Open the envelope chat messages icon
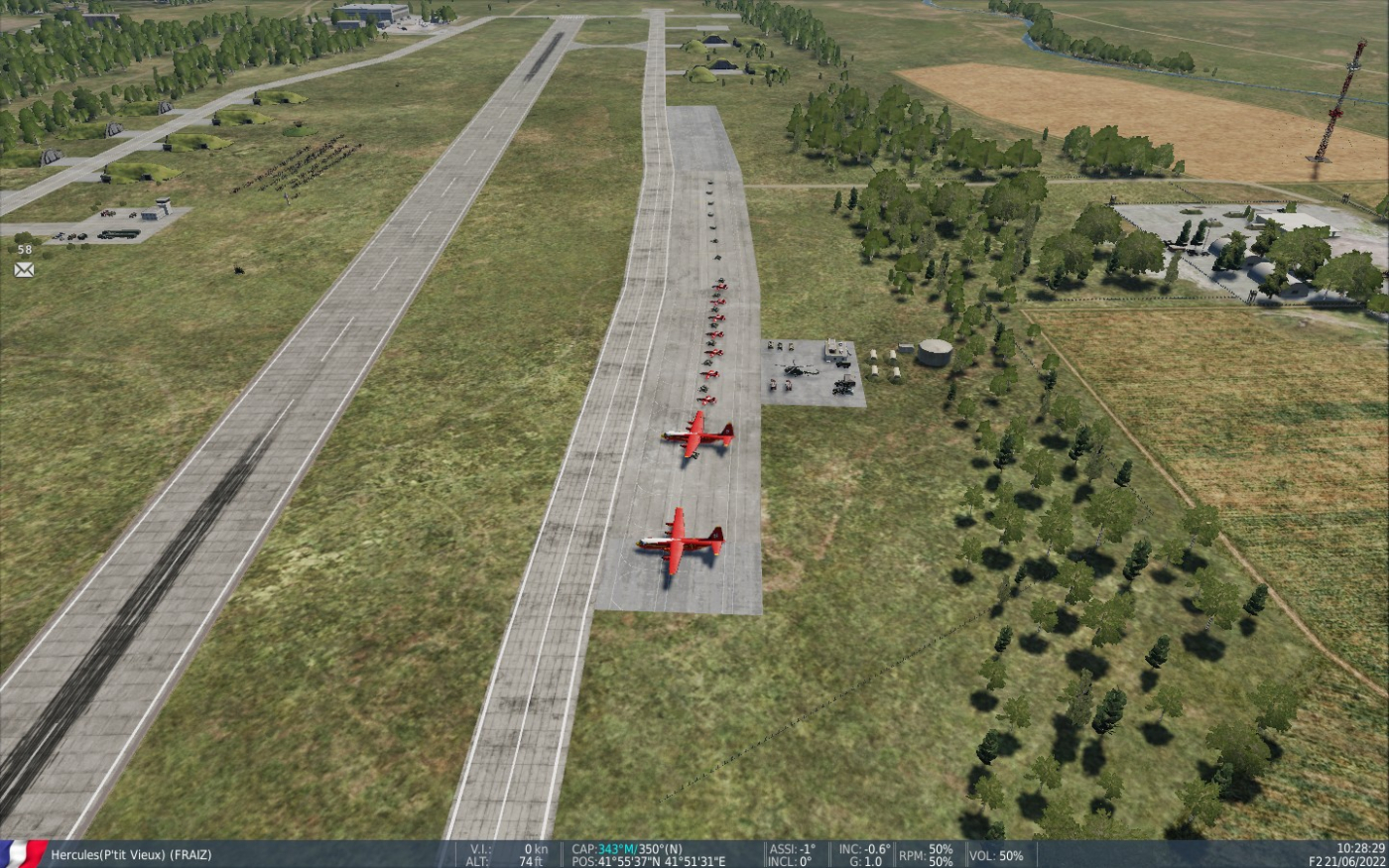Screen dimensions: 1389x868 pos(24,270)
